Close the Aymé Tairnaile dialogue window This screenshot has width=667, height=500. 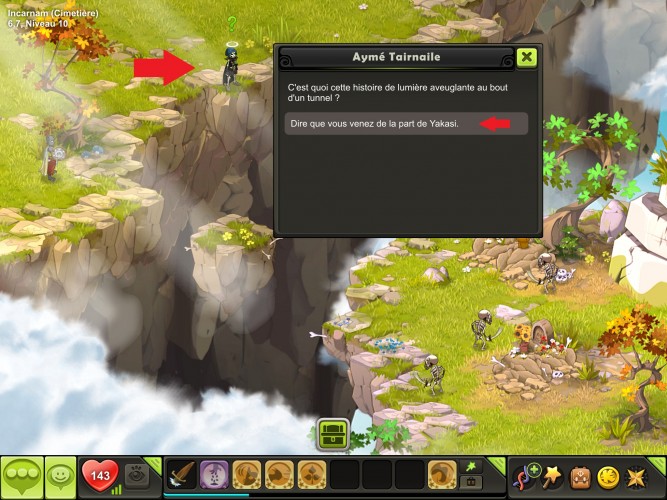click(x=527, y=57)
